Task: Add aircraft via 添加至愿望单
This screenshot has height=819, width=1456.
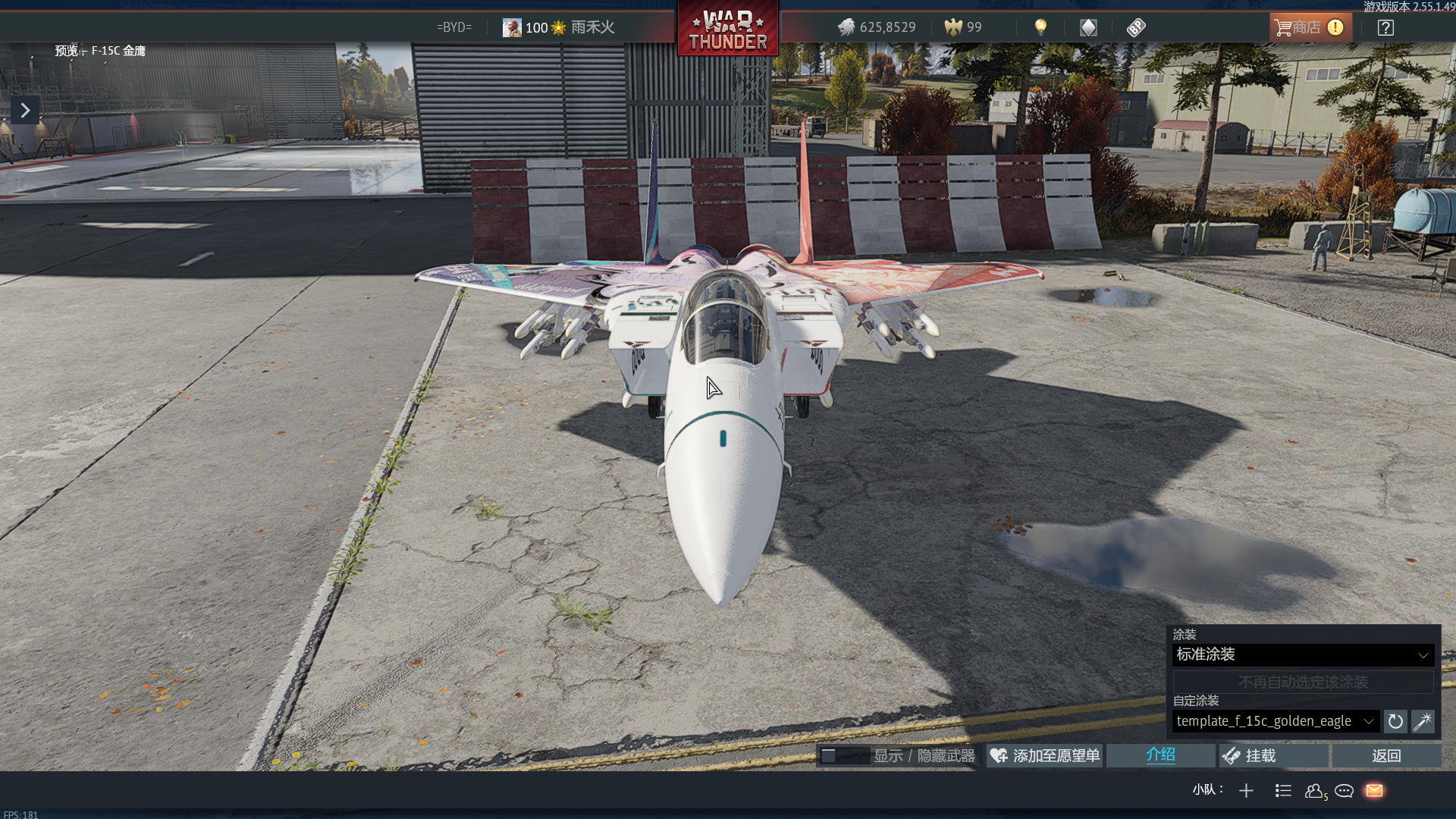Action: [x=1045, y=755]
